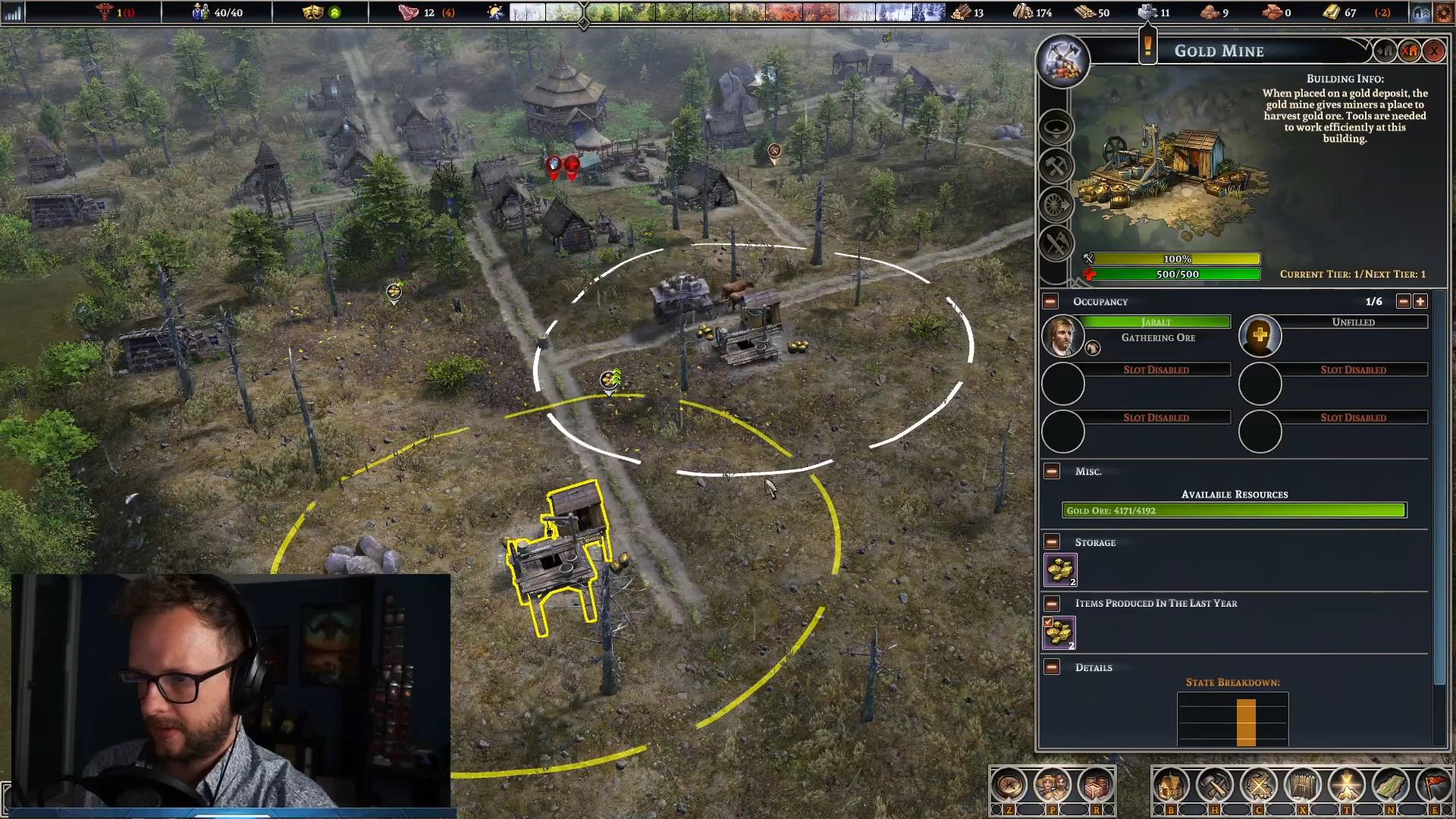Collapse the Items Produced In The Last Year section

(1052, 604)
